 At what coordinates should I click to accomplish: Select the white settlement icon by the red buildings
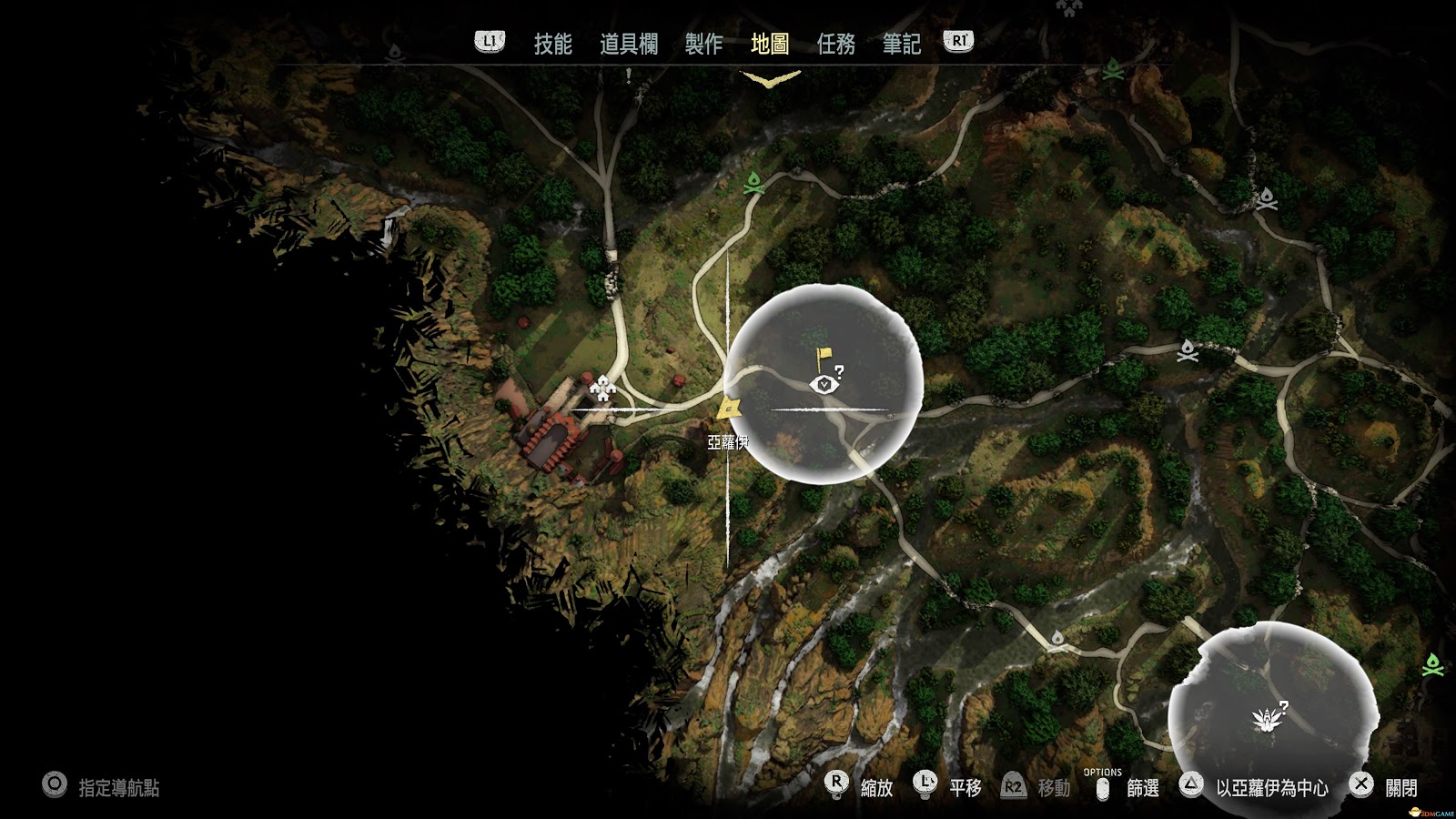point(602,389)
